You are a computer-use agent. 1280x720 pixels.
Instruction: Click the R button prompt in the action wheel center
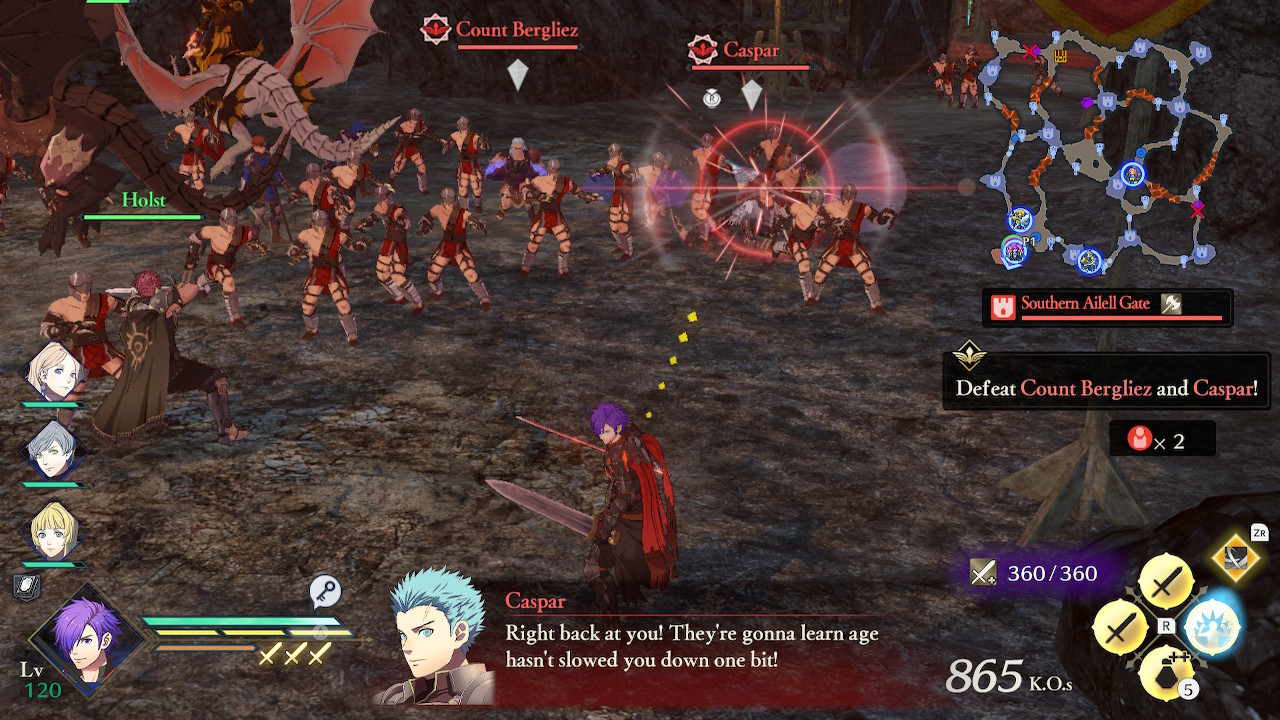point(1166,624)
